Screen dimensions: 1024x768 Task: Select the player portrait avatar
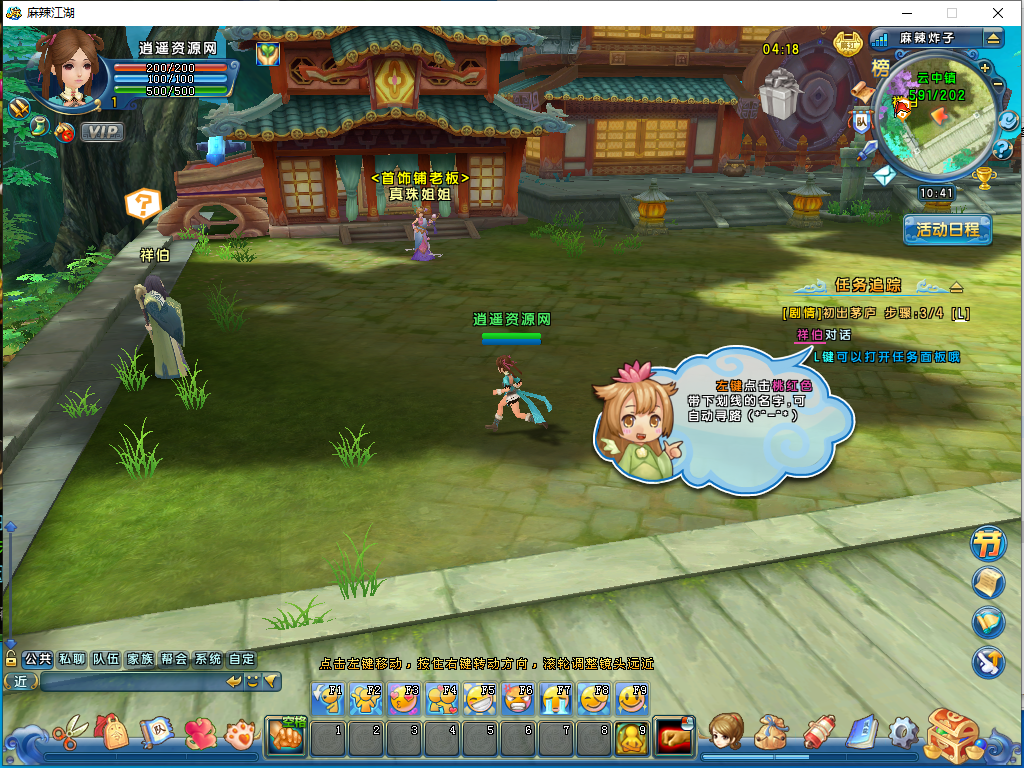[x=72, y=68]
